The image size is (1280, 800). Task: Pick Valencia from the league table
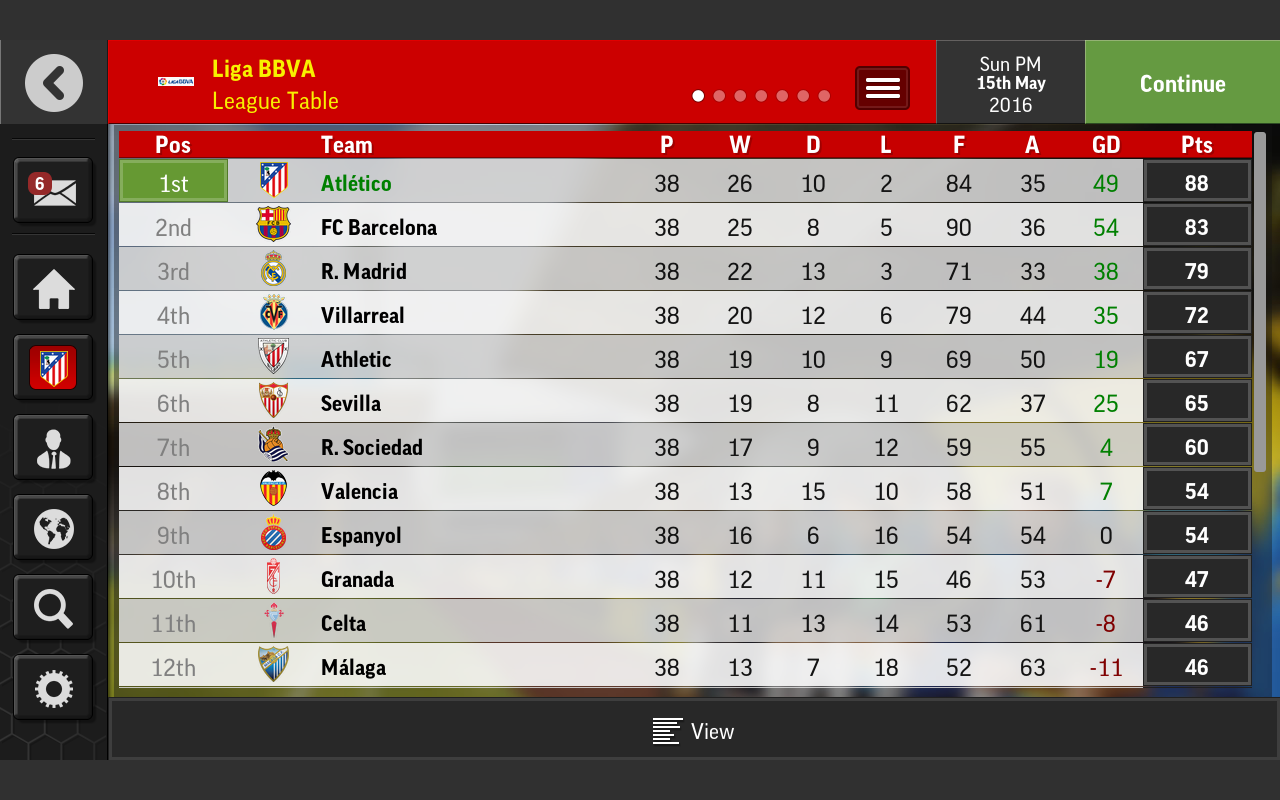coord(630,491)
